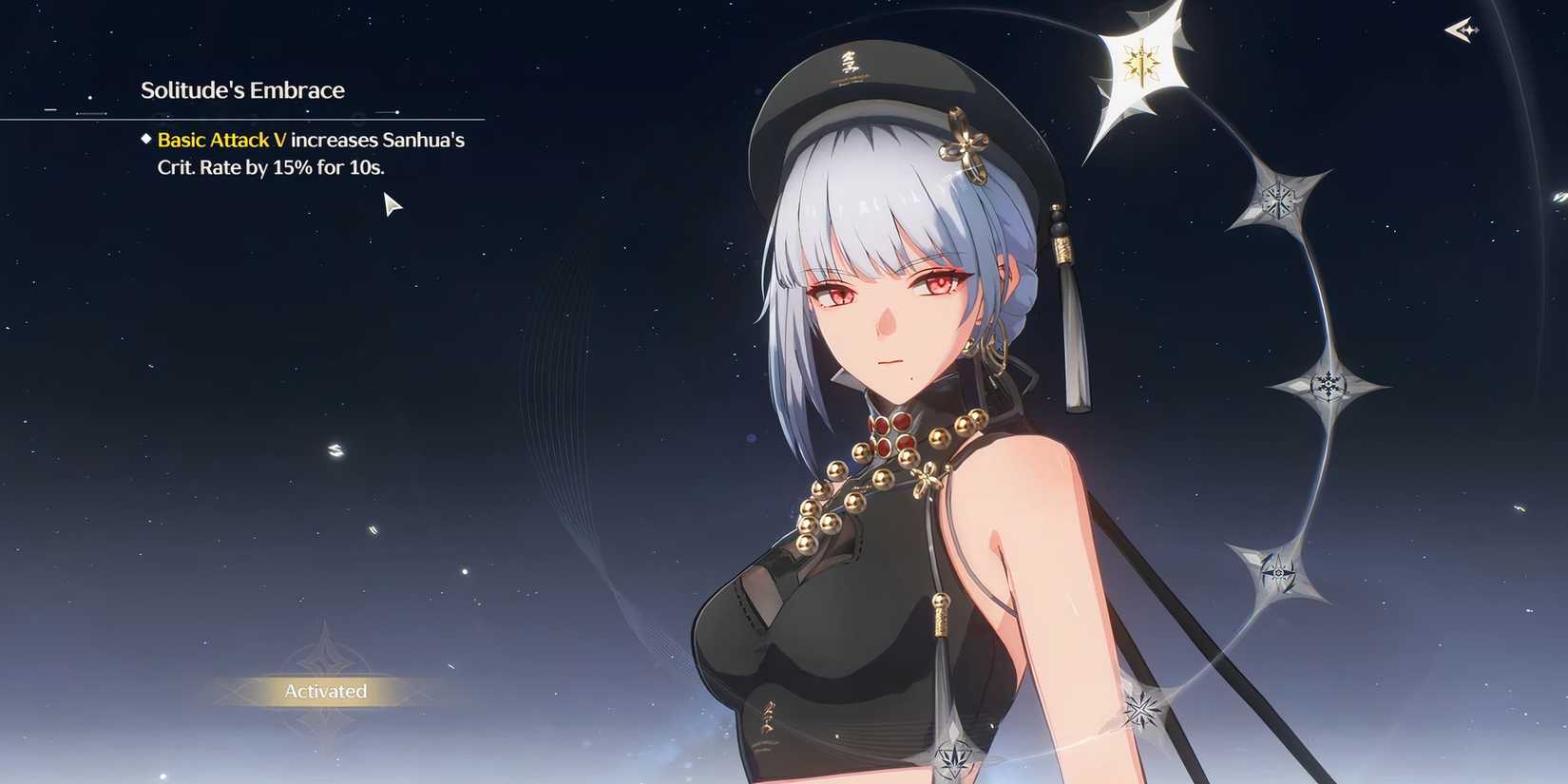This screenshot has width=1568, height=784.
Task: Click the faint emblem above the Activated button
Action: tap(327, 656)
